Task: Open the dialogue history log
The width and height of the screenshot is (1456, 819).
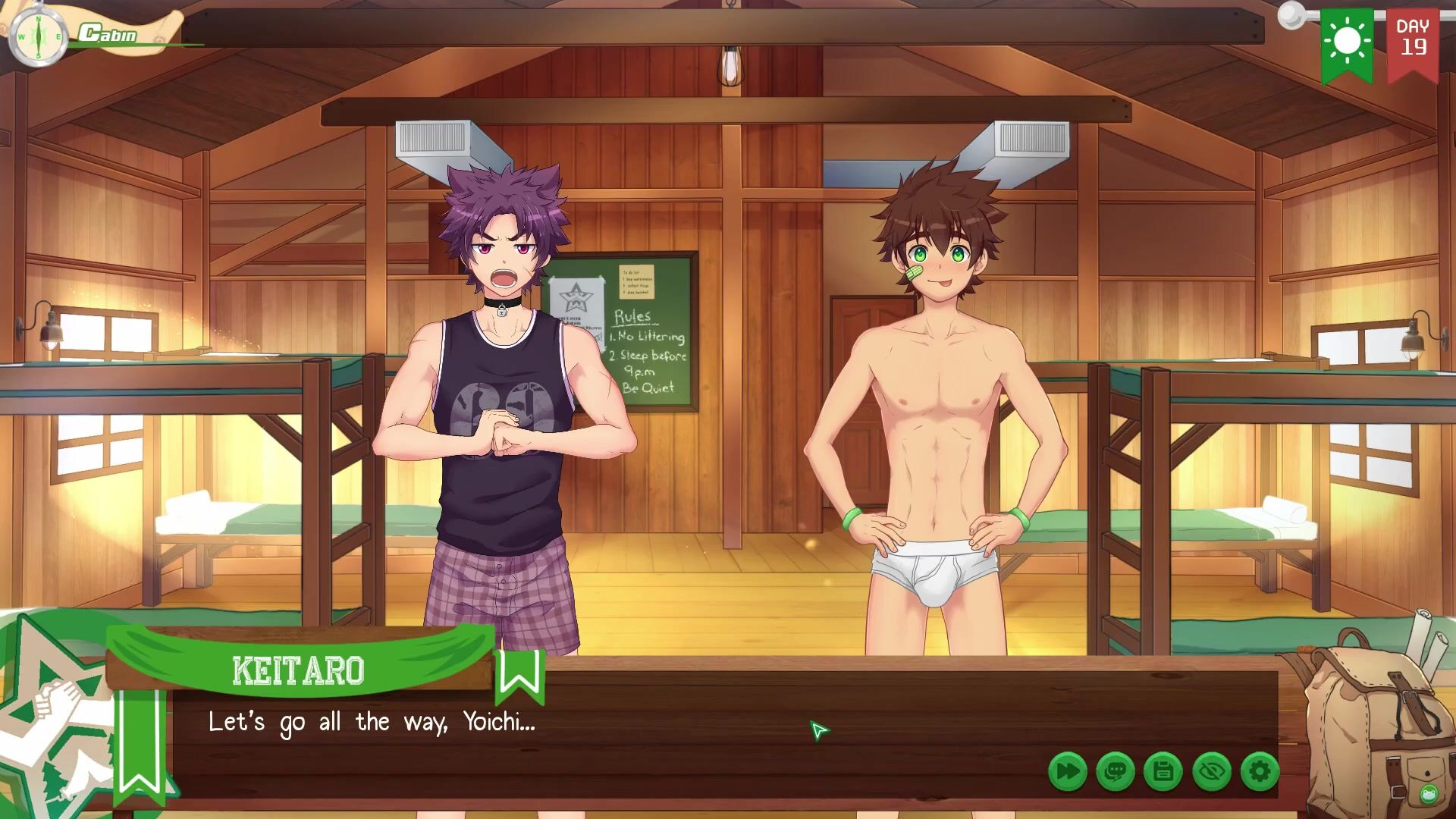Action: (x=1115, y=772)
